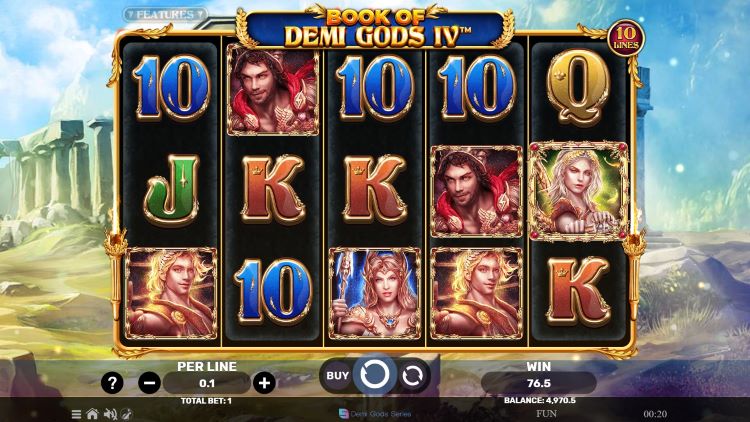Open the hamburger menu
Image resolution: width=750 pixels, height=422 pixels.
click(x=76, y=413)
